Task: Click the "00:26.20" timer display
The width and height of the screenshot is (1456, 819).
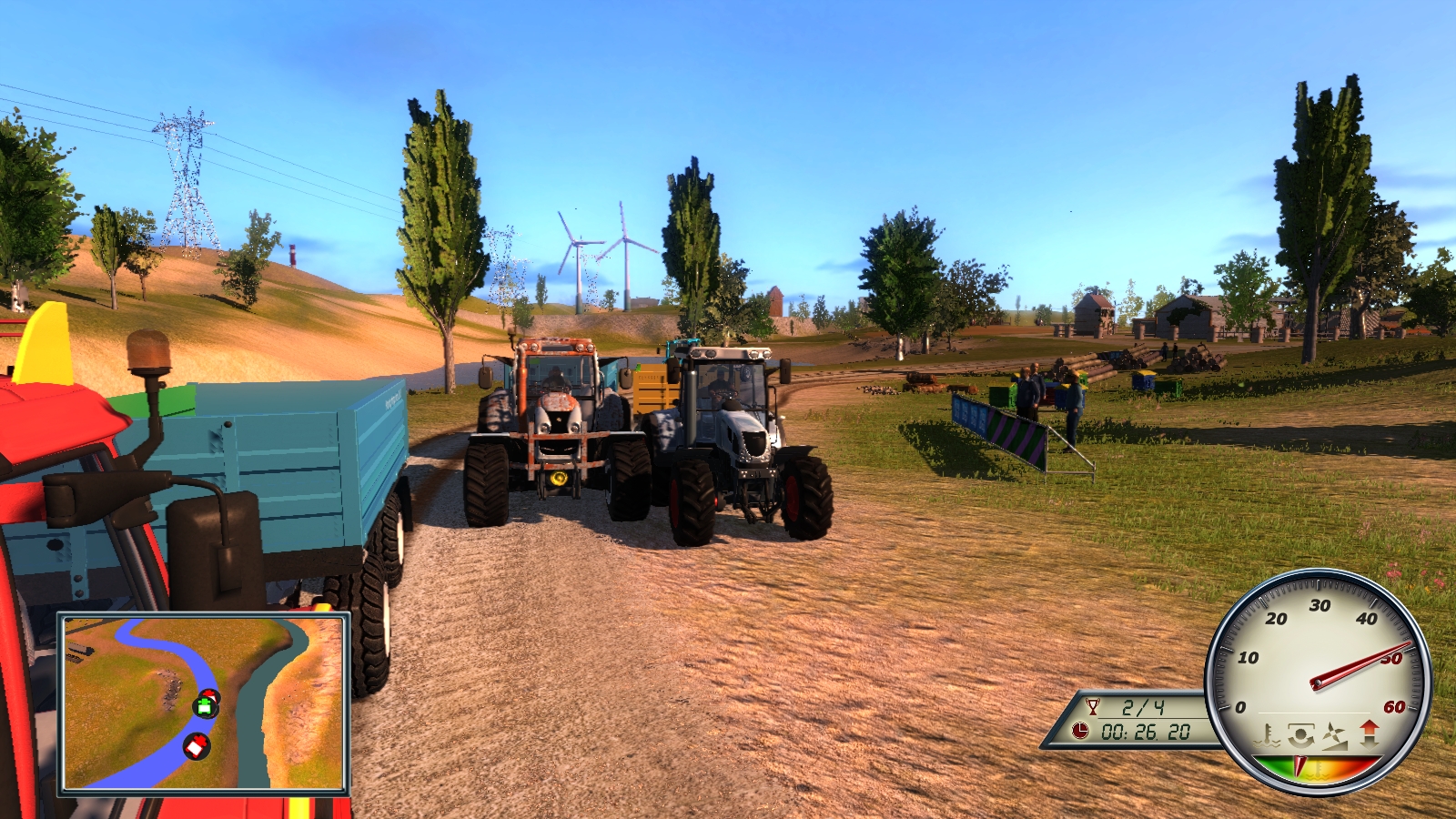Action: coord(1147,733)
